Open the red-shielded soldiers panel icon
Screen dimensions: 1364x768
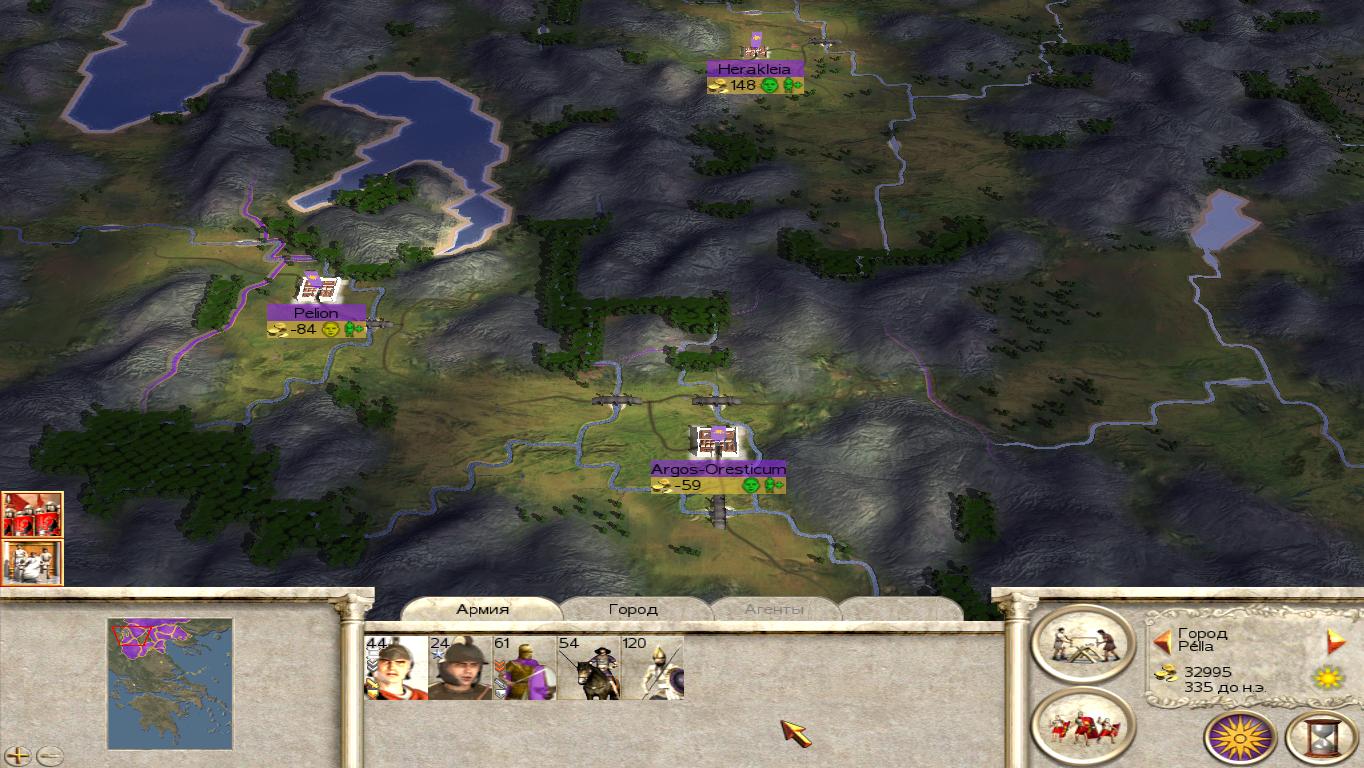tap(32, 514)
